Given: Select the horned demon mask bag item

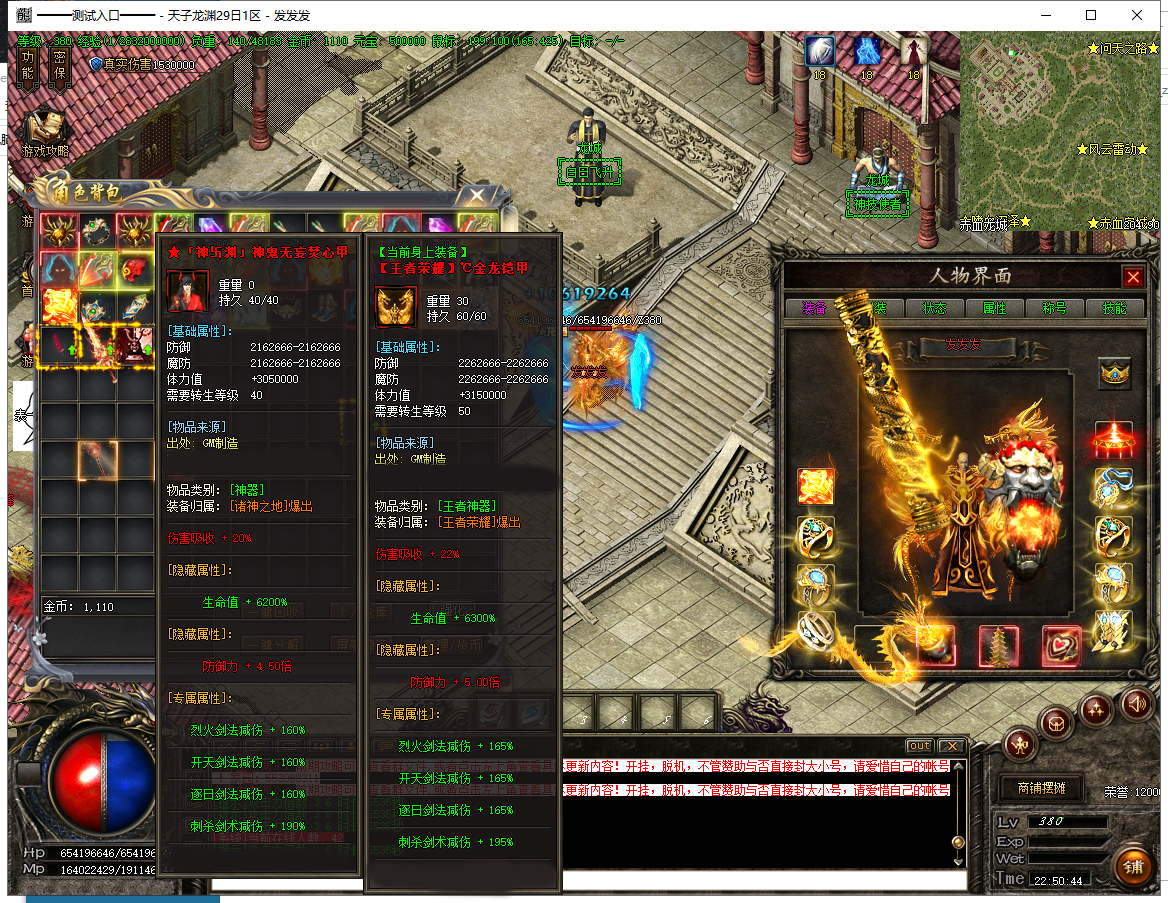Looking at the screenshot, I should (x=136, y=343).
